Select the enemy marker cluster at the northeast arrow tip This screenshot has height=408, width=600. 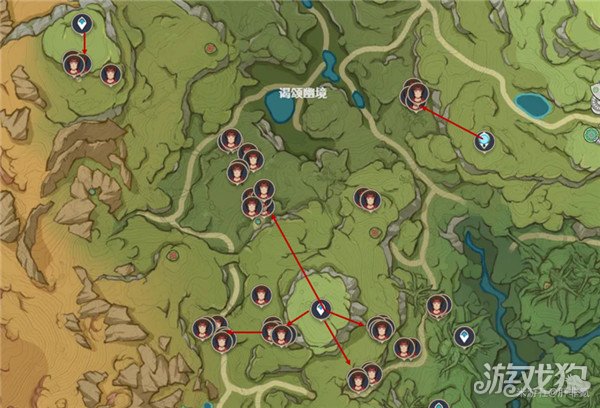pos(414,94)
